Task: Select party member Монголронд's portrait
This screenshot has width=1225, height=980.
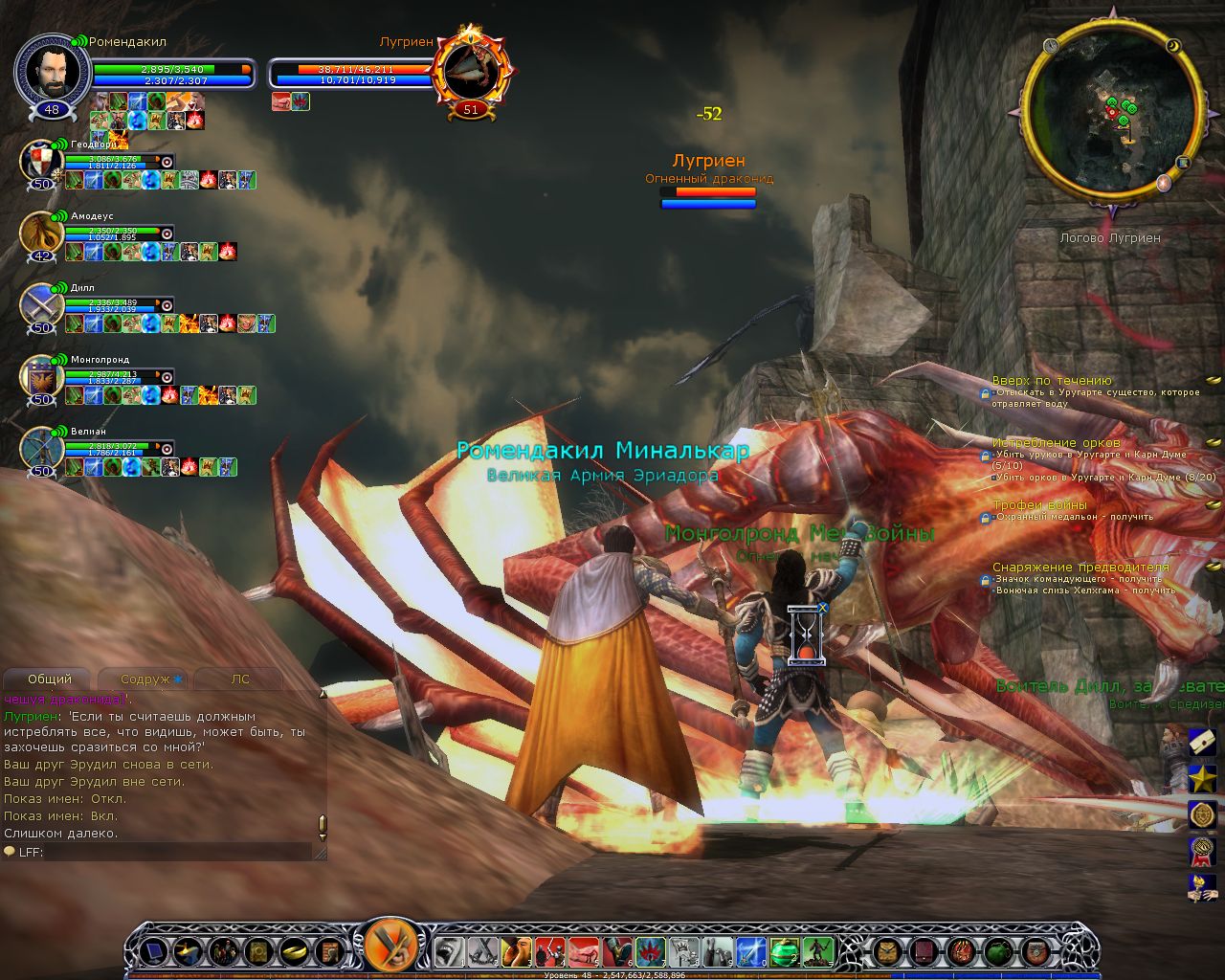Action: pos(41,376)
